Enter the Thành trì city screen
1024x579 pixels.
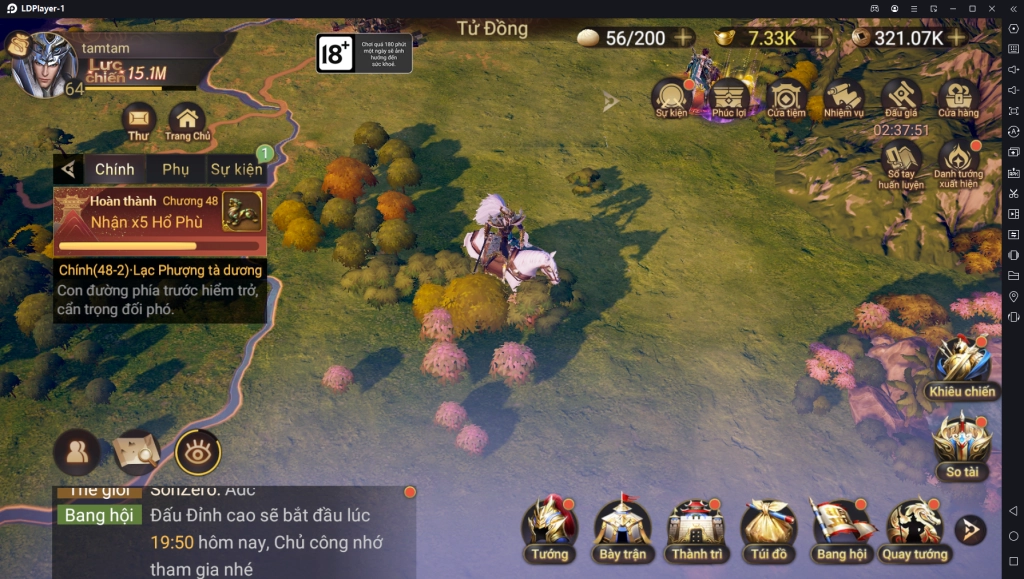point(696,527)
